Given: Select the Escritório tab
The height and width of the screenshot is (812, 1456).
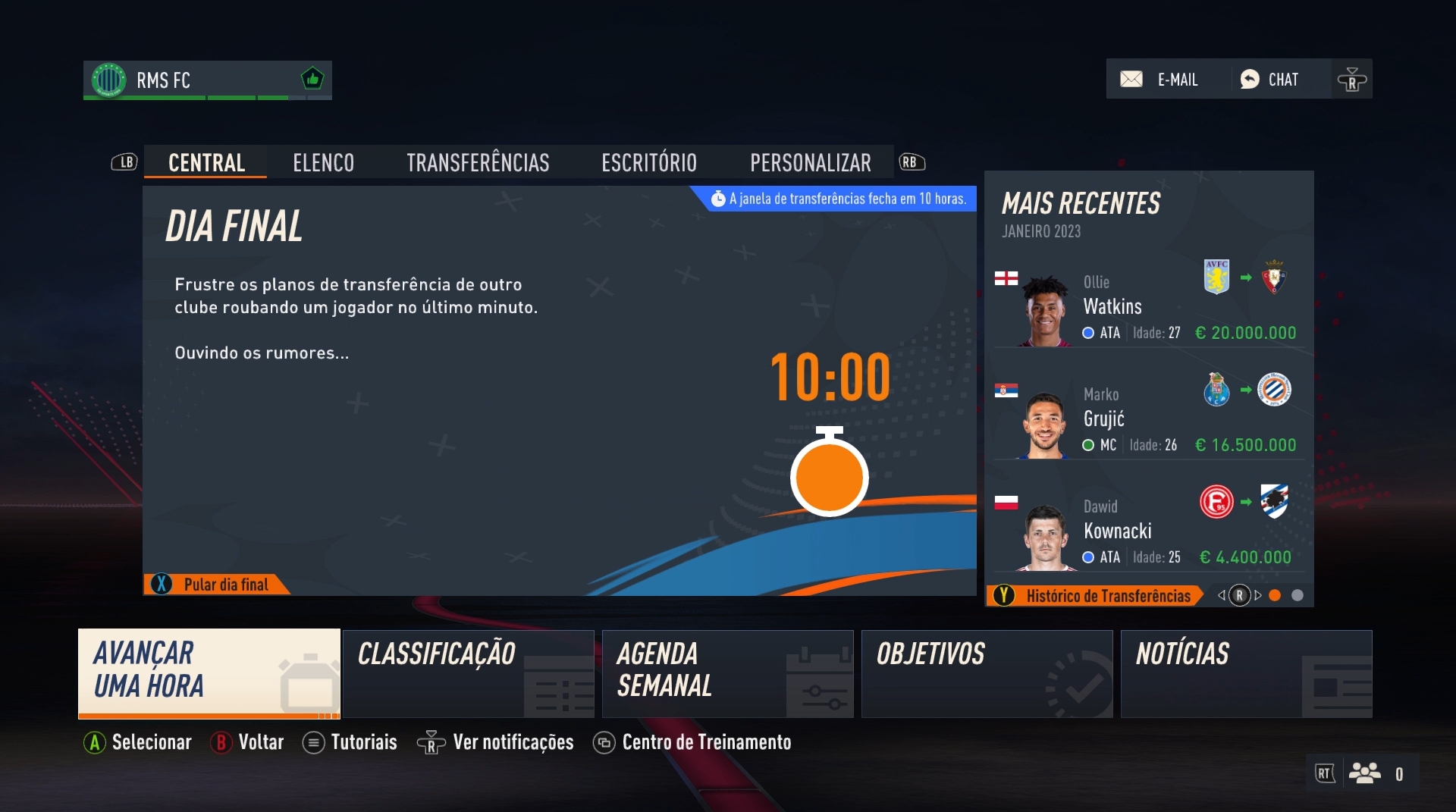Looking at the screenshot, I should click(x=649, y=162).
